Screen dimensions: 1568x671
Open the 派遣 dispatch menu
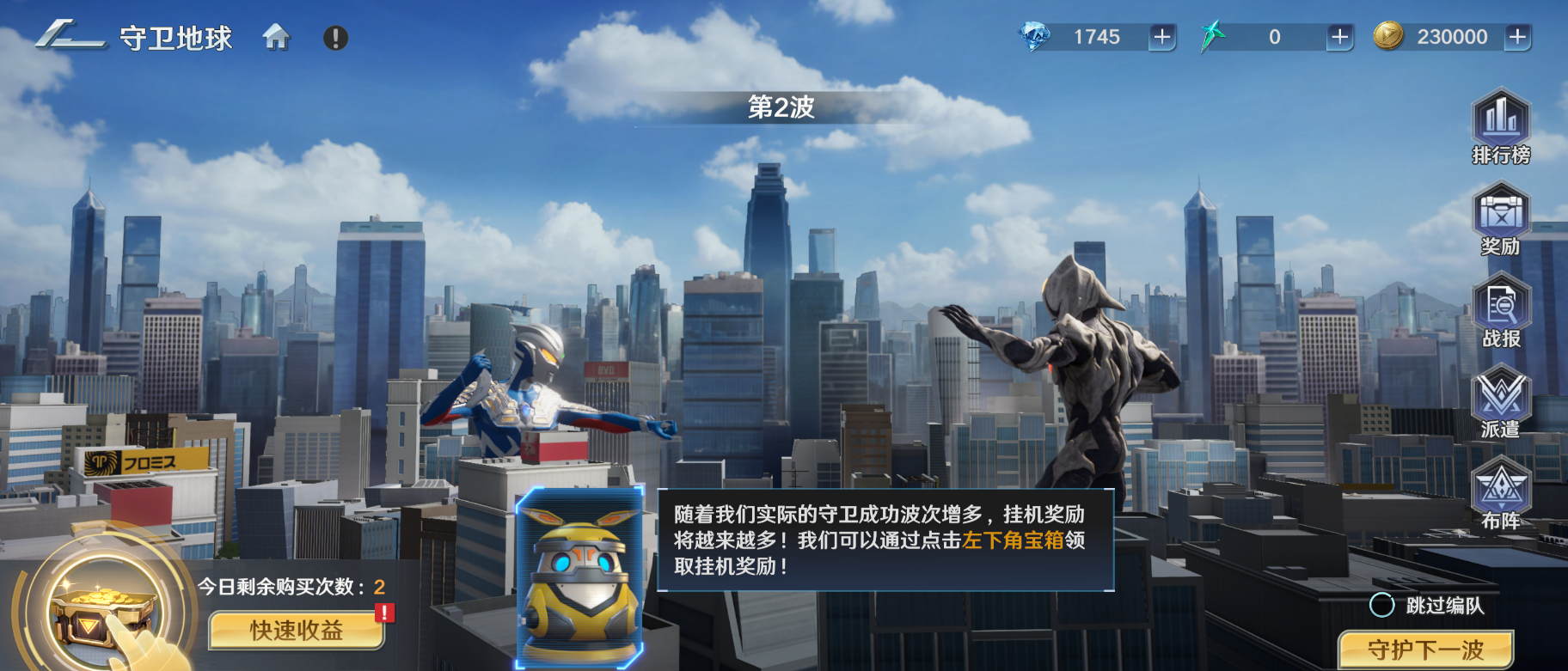tap(1501, 402)
